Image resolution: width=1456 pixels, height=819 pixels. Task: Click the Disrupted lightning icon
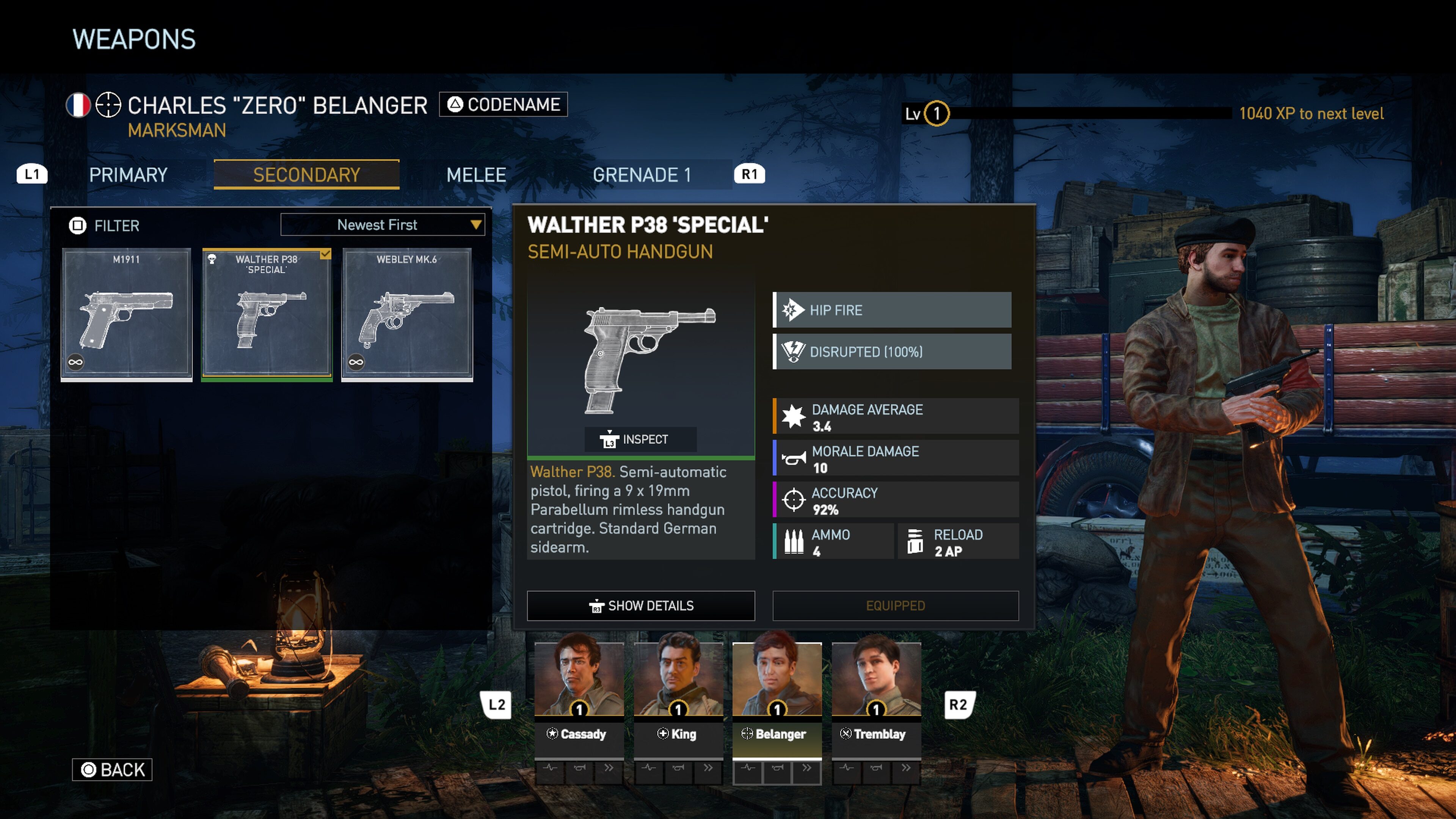coord(793,351)
